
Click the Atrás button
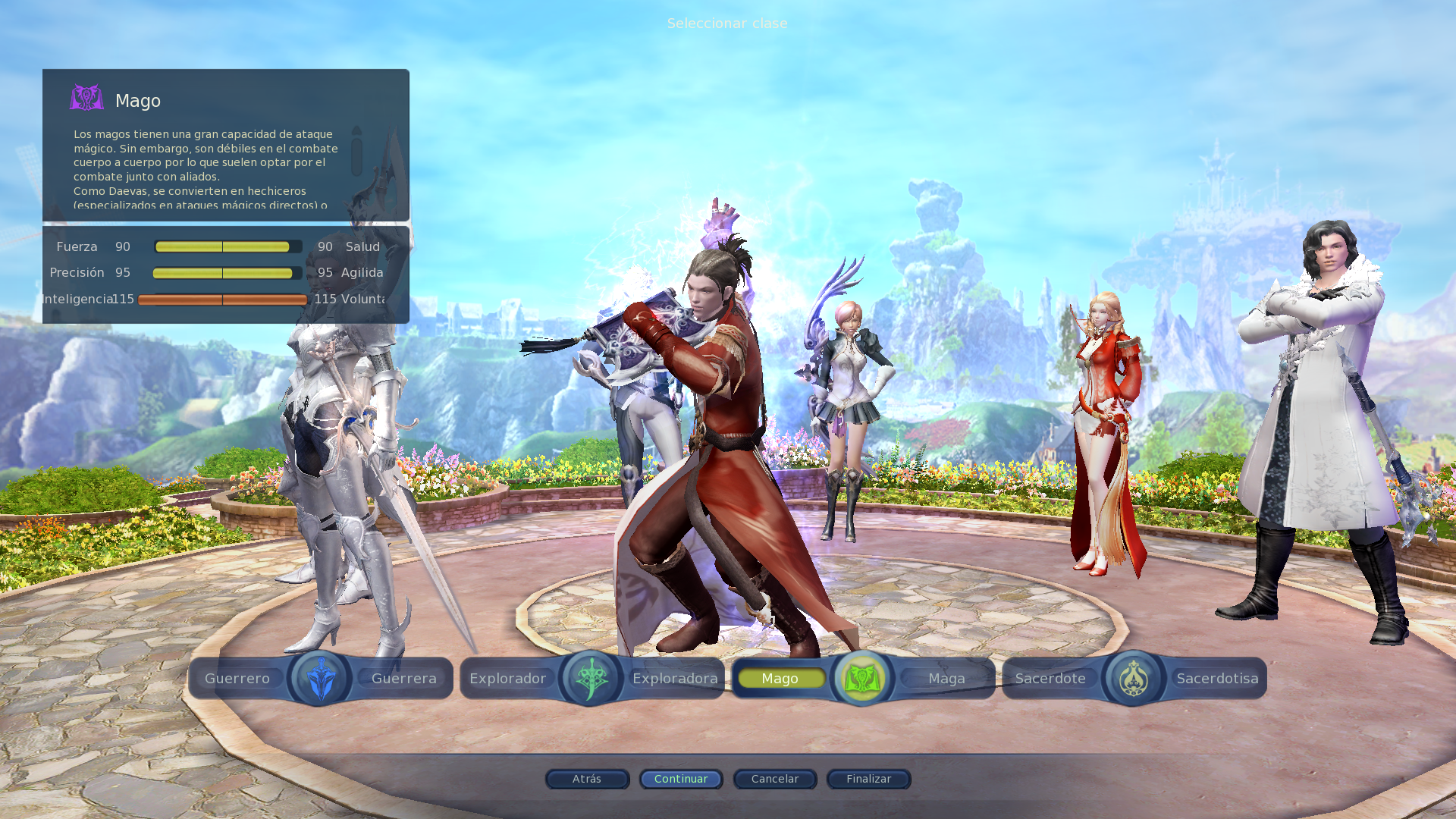click(x=587, y=779)
